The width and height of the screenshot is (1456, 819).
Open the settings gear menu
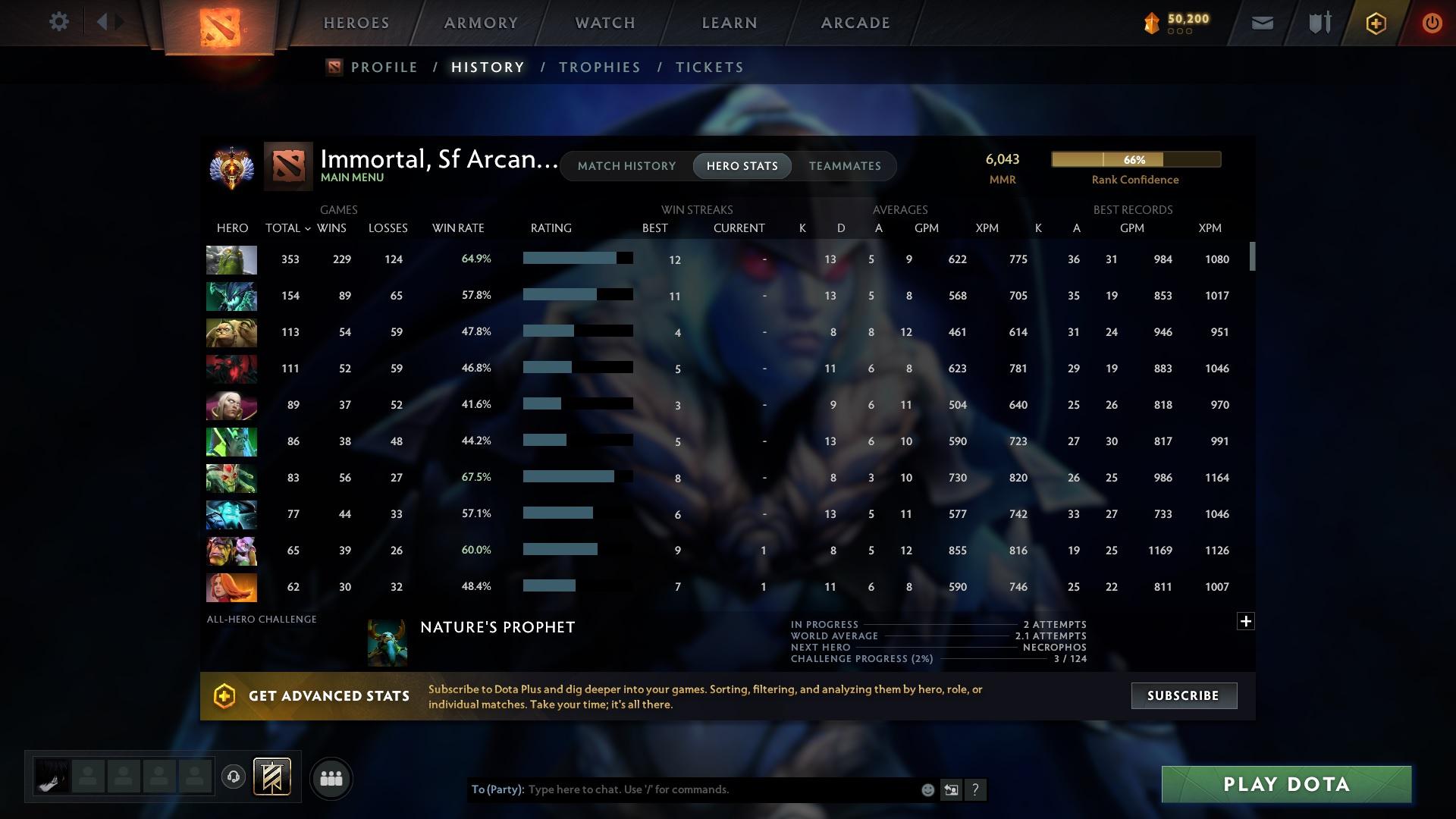pos(59,22)
